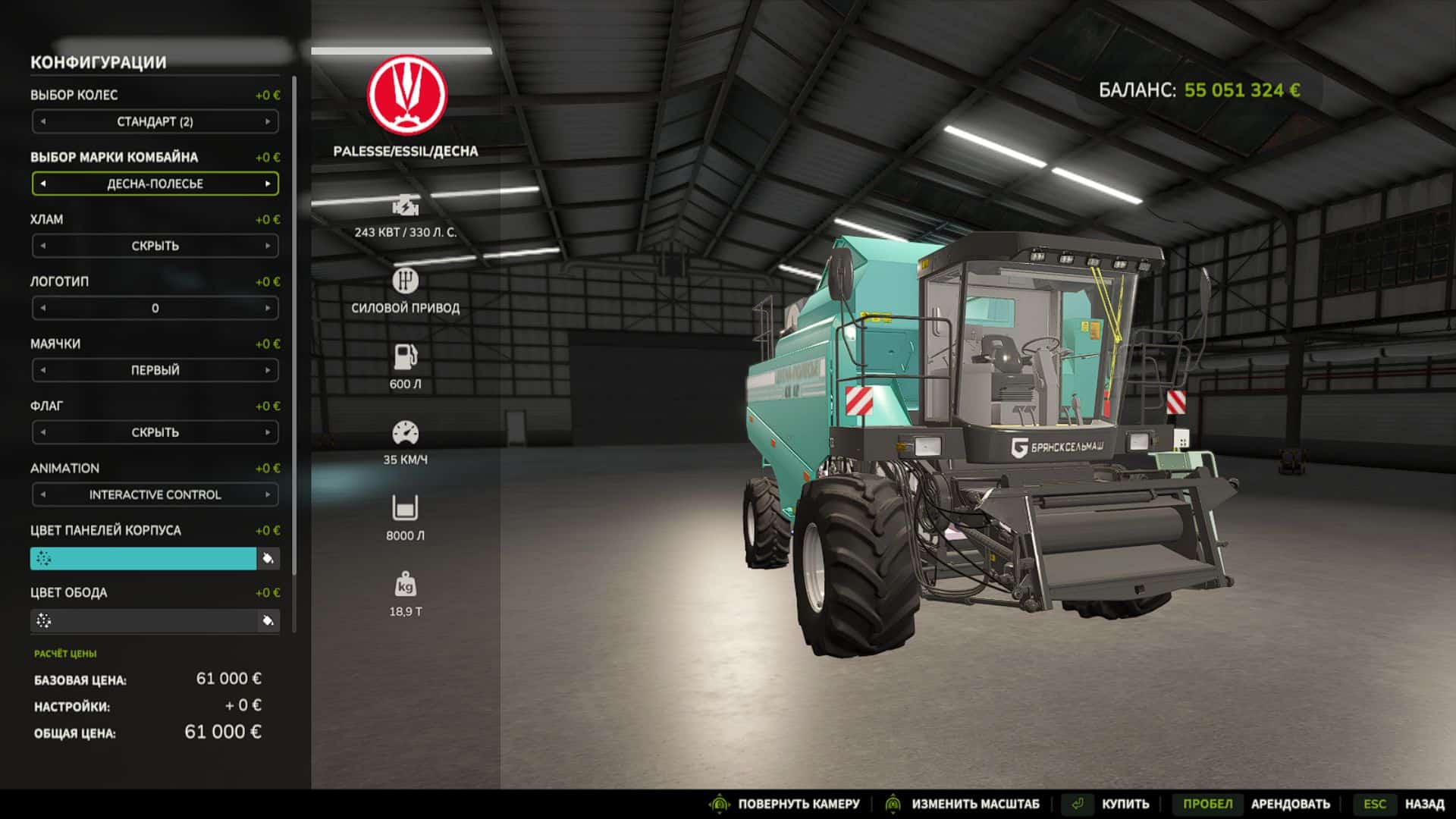Change Флаг setting to next value
Screen dimensions: 1456x819
(x=268, y=432)
